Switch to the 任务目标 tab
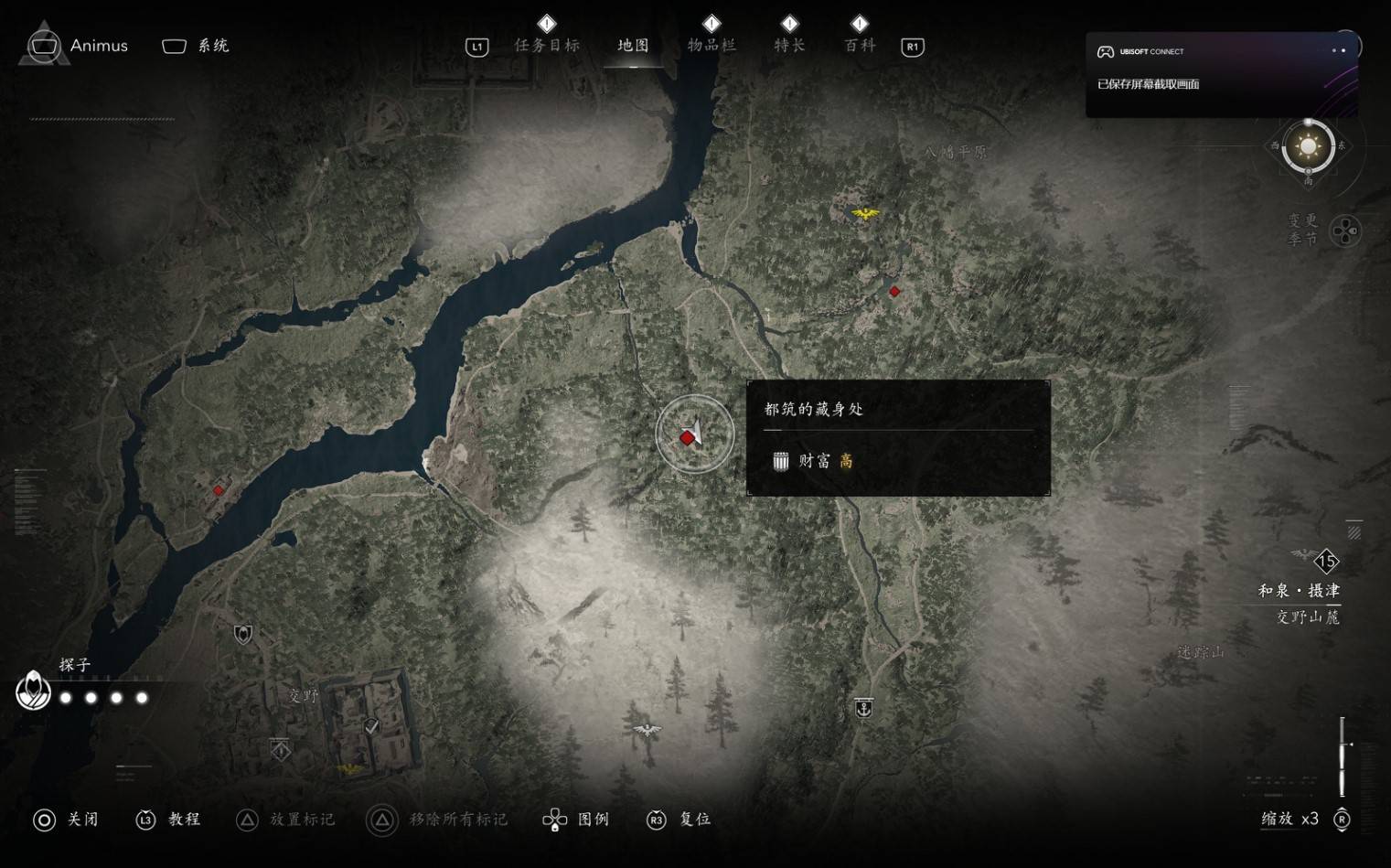 point(547,46)
